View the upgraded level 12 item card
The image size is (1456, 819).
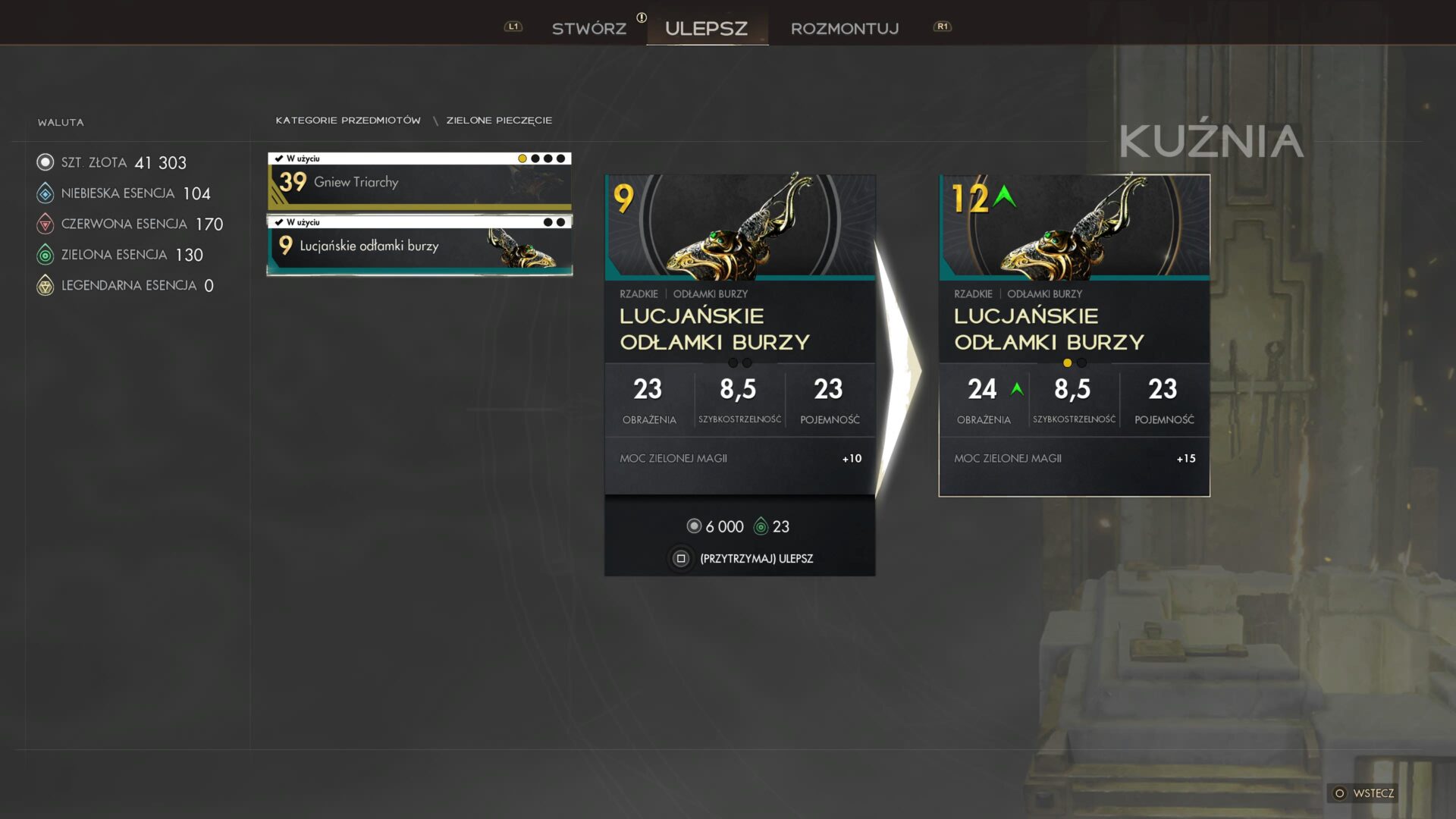[1074, 334]
